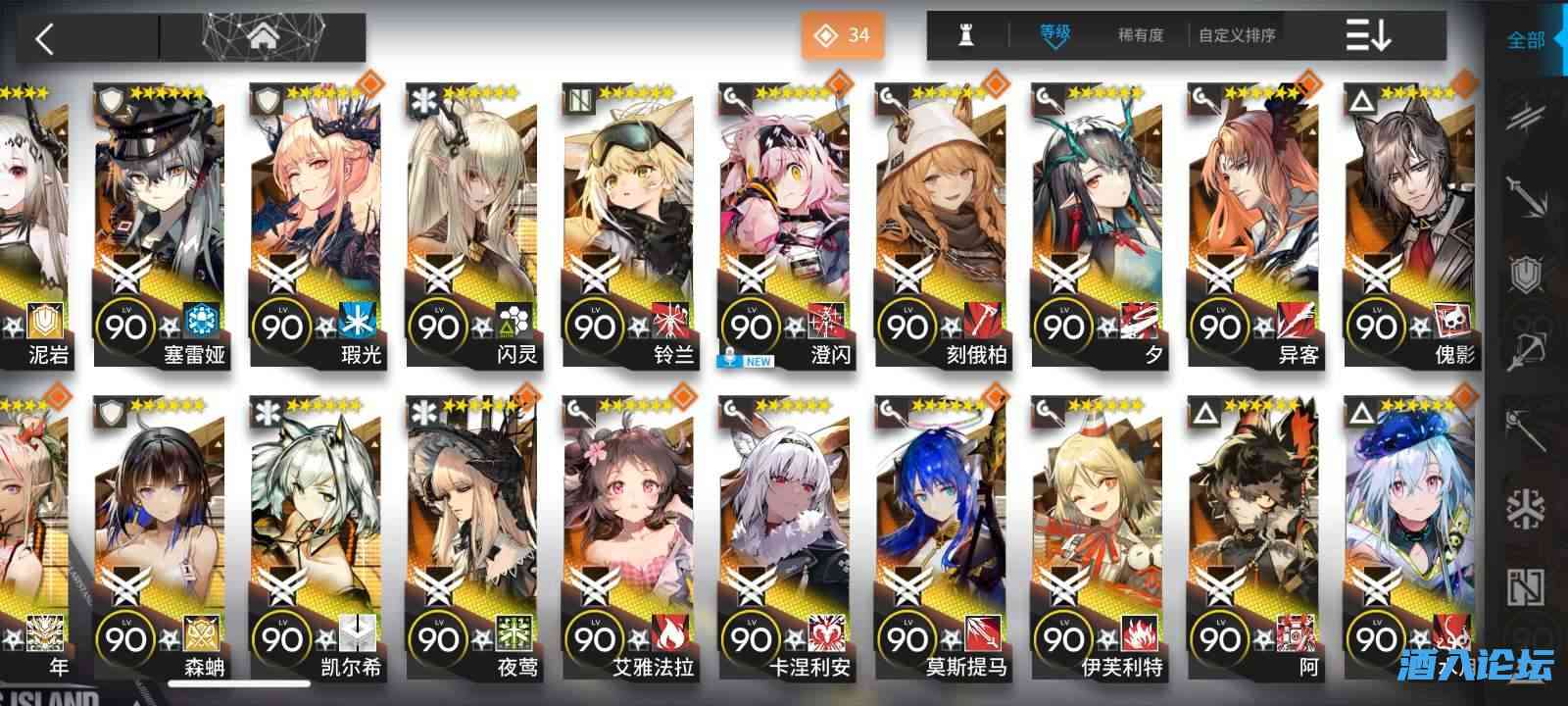Image resolution: width=1568 pixels, height=706 pixels.
Task: Click the rook trust-sort icon
Action: point(966,33)
